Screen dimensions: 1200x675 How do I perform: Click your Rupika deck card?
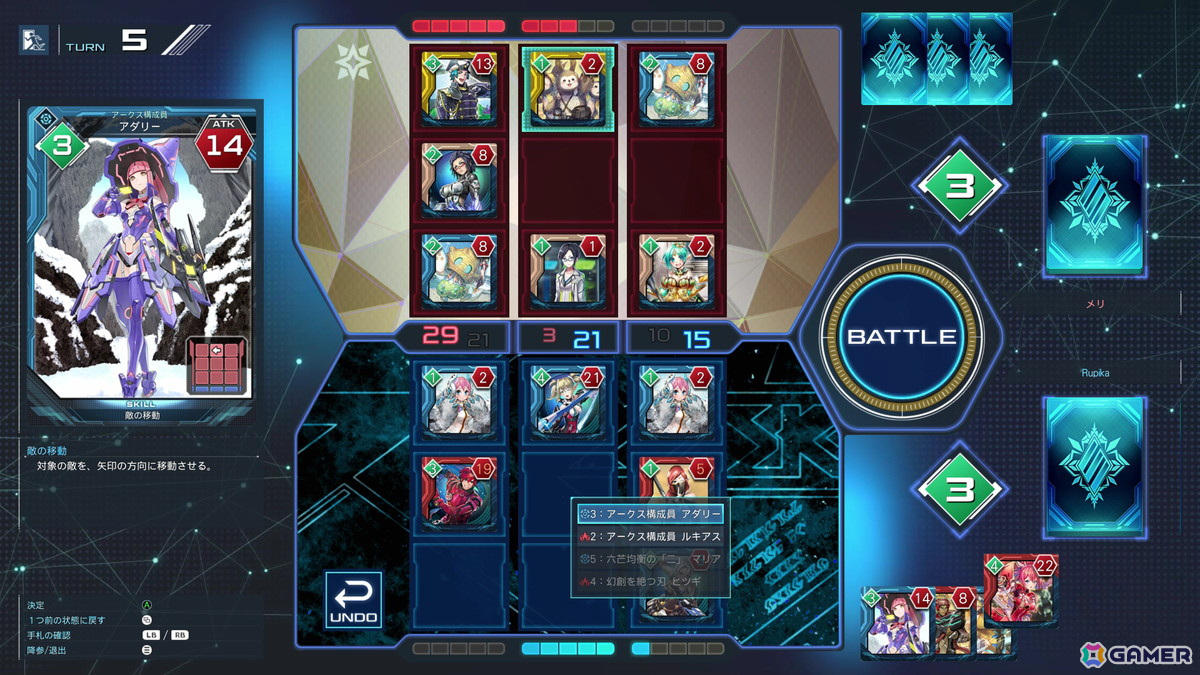click(x=1093, y=465)
